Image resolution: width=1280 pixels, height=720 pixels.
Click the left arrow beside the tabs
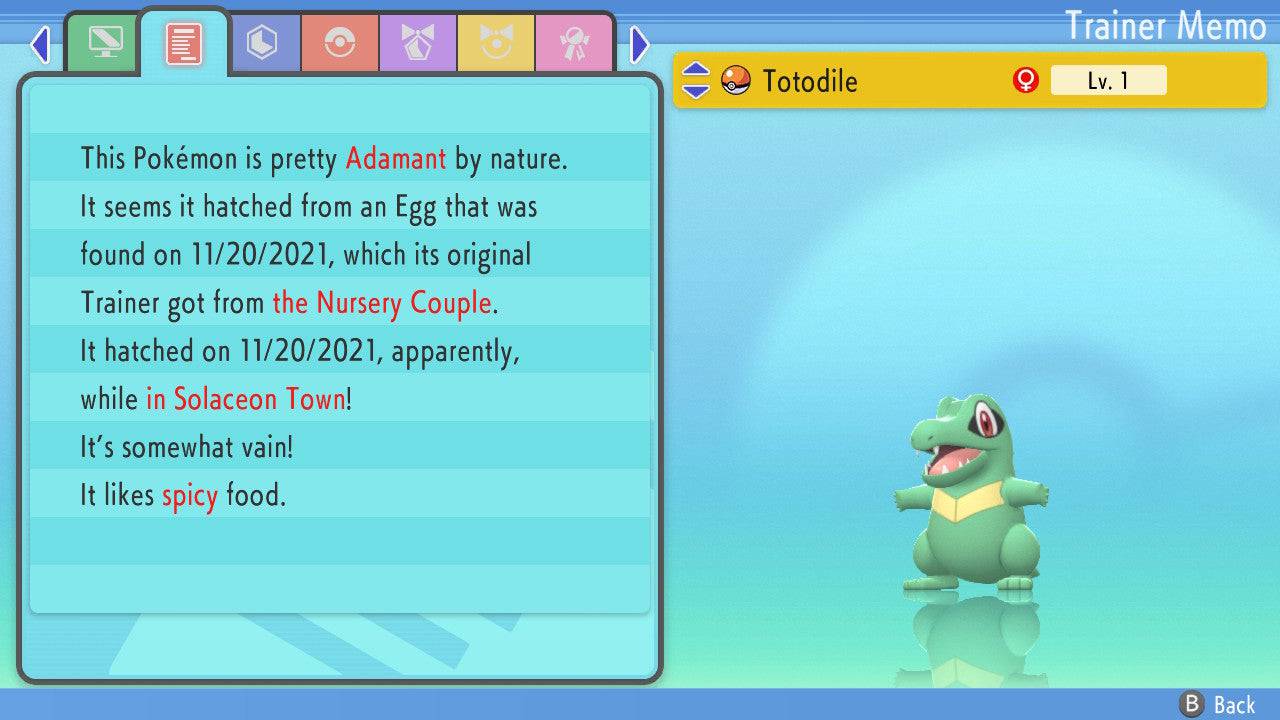click(x=40, y=44)
